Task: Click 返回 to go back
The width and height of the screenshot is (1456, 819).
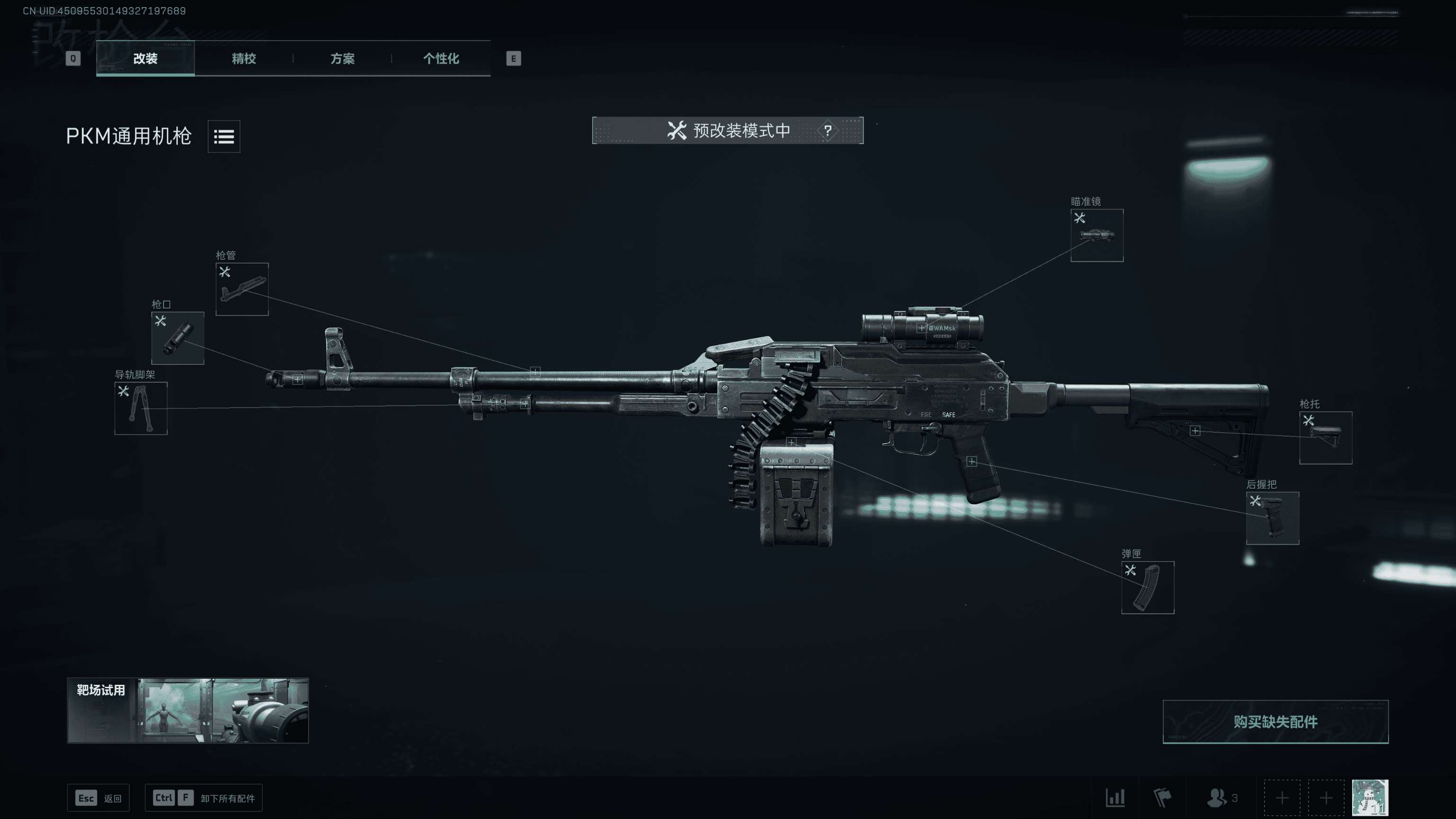Action: 99,798
